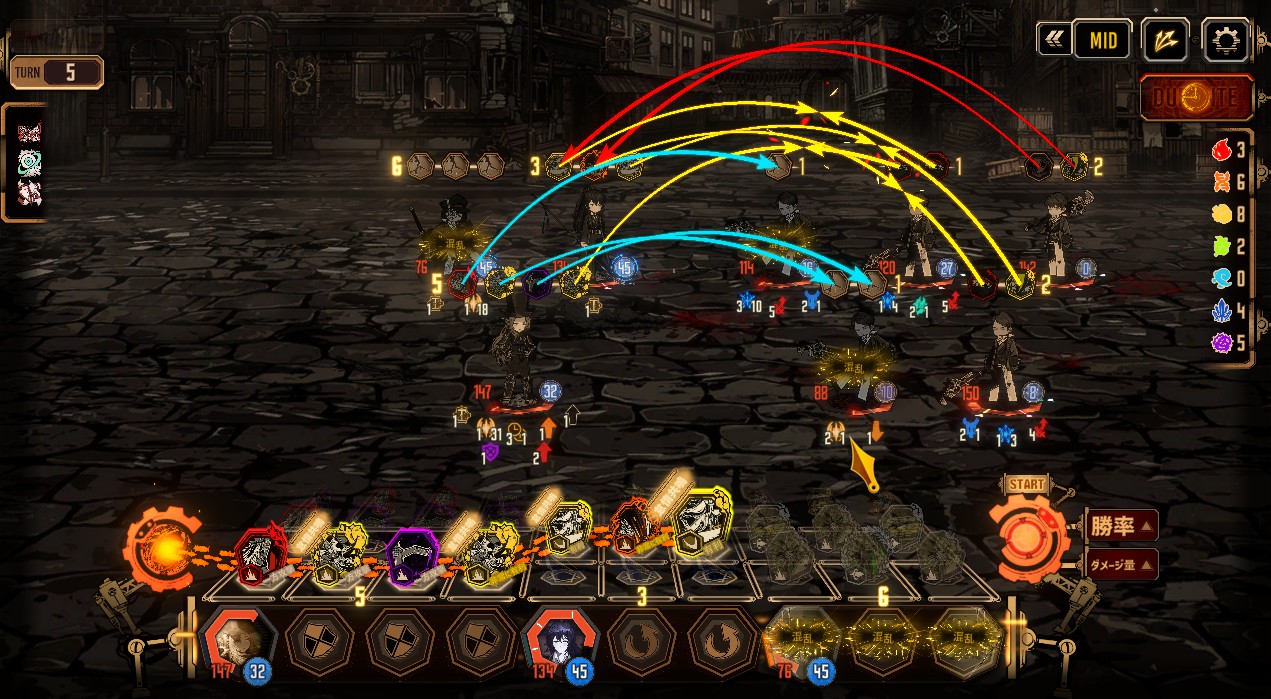The height and width of the screenshot is (699, 1271).
Task: Select the dark-haired character portrait
Action: click(560, 641)
